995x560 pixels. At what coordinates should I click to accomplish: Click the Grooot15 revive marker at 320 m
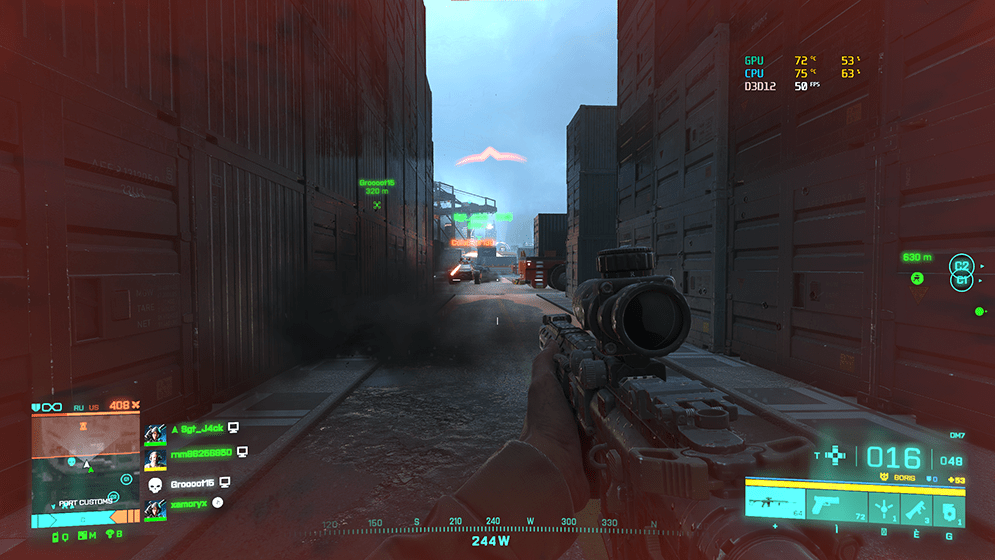pos(377,206)
